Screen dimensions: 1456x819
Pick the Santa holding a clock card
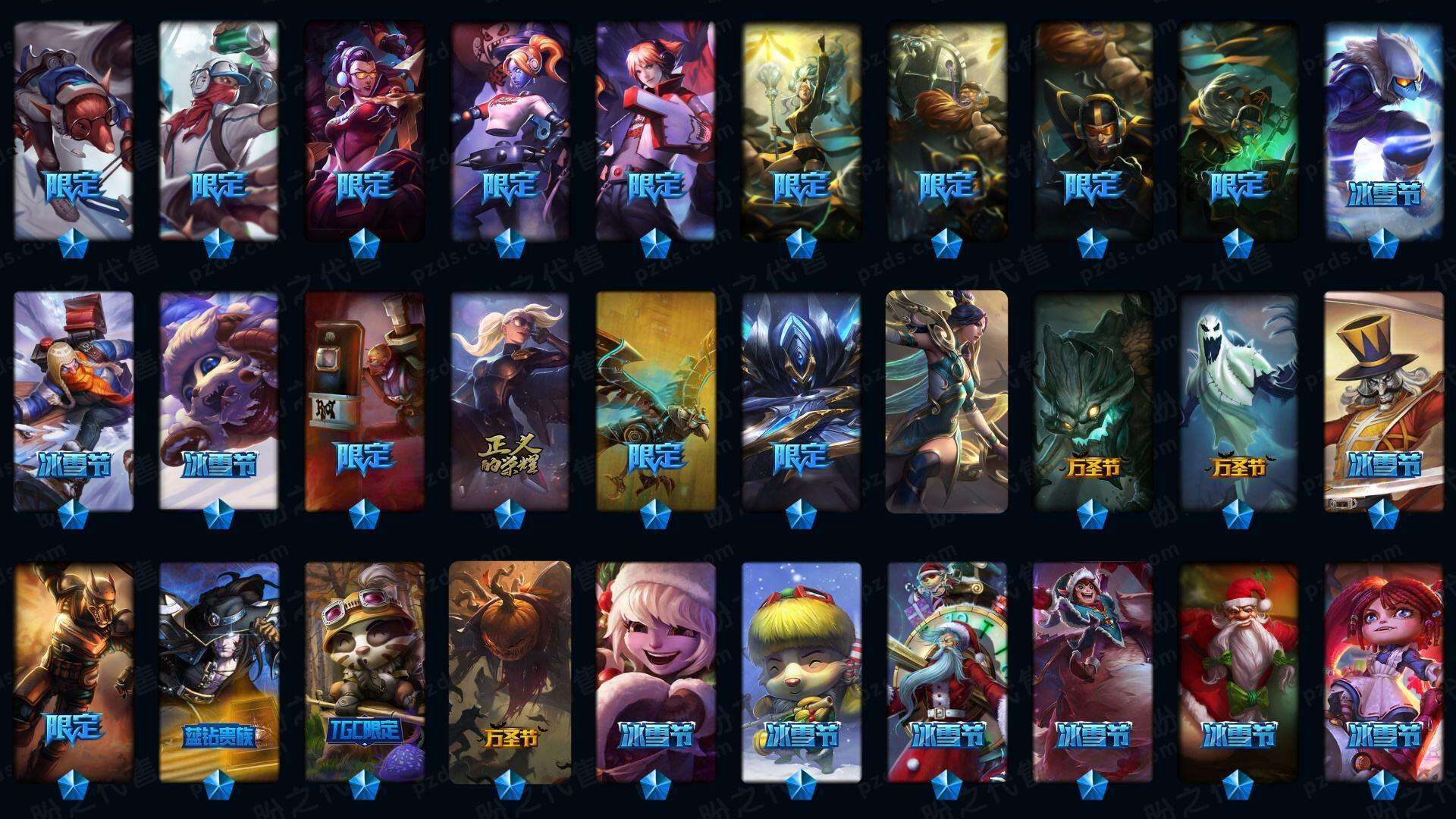pos(947,671)
